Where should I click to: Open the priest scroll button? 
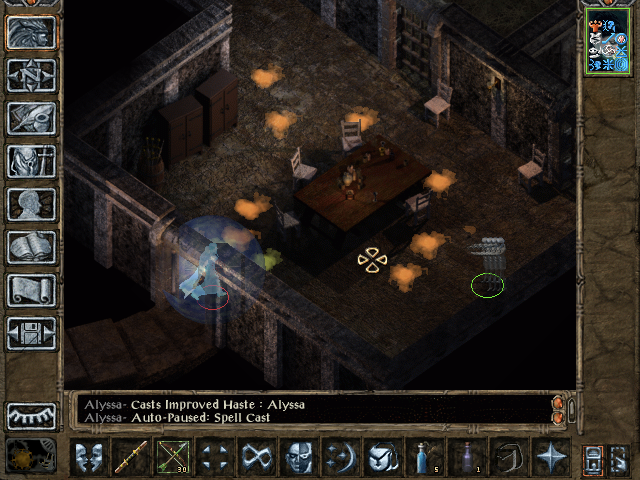point(31,290)
